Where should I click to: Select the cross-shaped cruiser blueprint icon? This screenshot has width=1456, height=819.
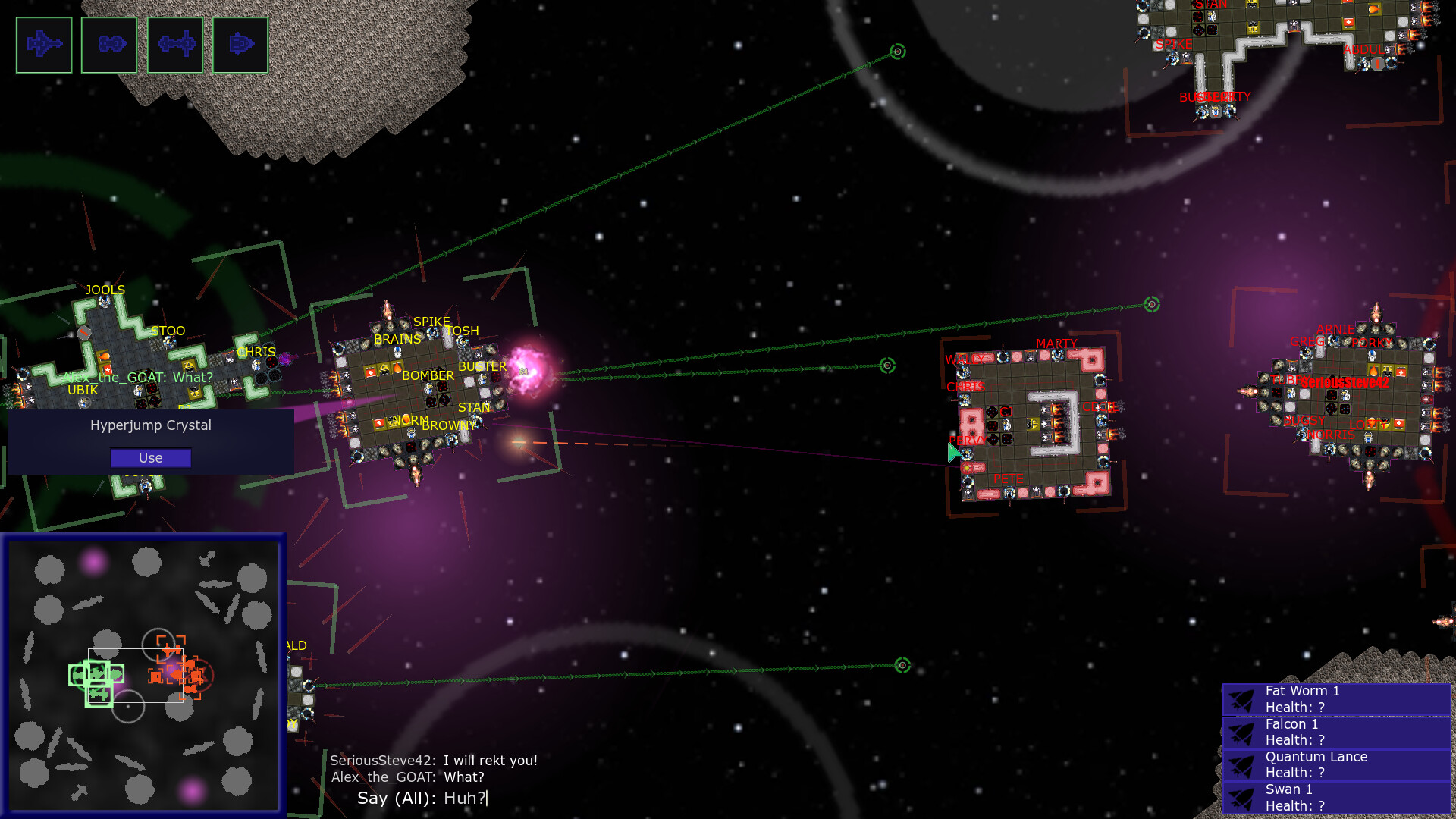176,45
